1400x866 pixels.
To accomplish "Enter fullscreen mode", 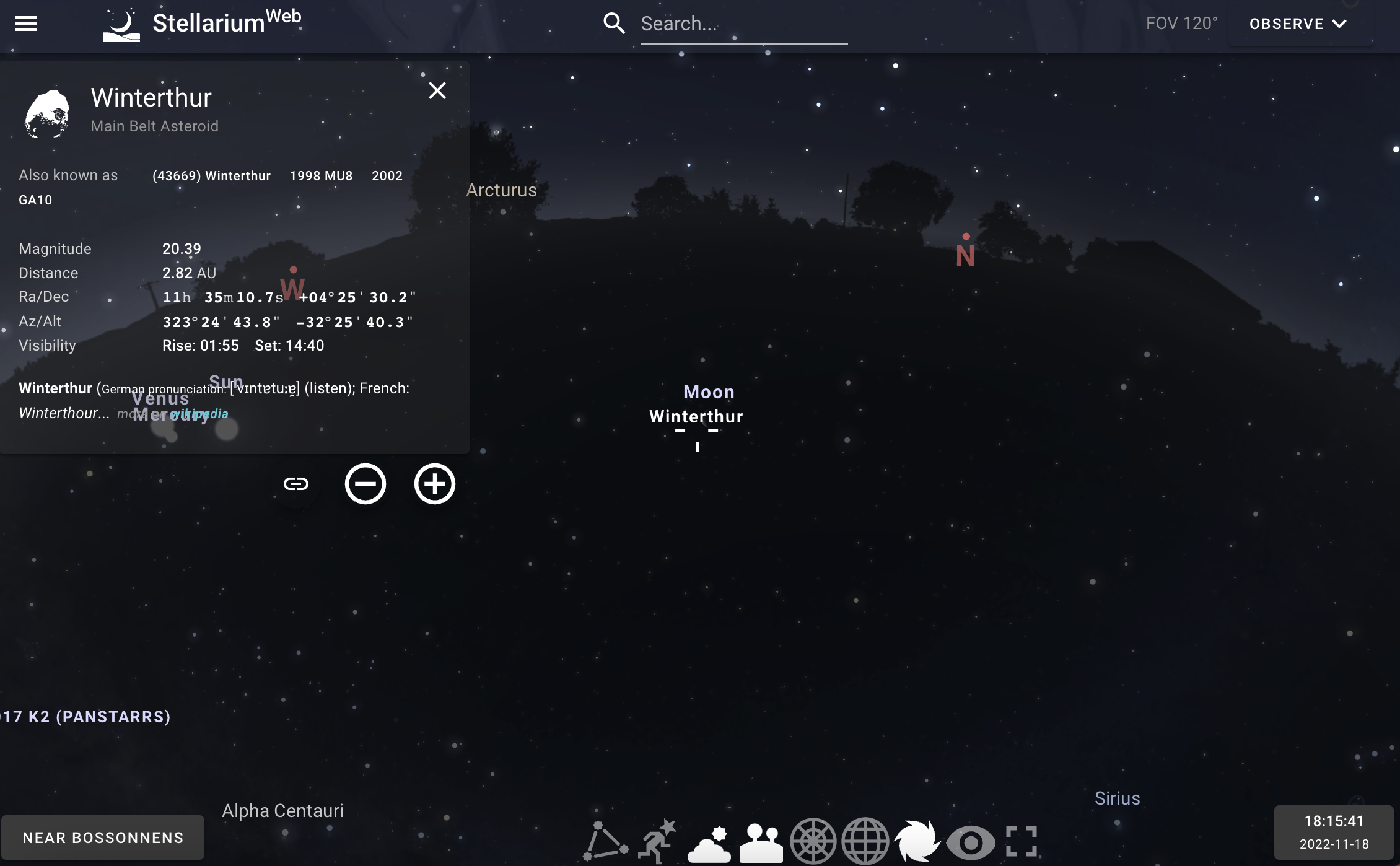I will click(x=1022, y=841).
